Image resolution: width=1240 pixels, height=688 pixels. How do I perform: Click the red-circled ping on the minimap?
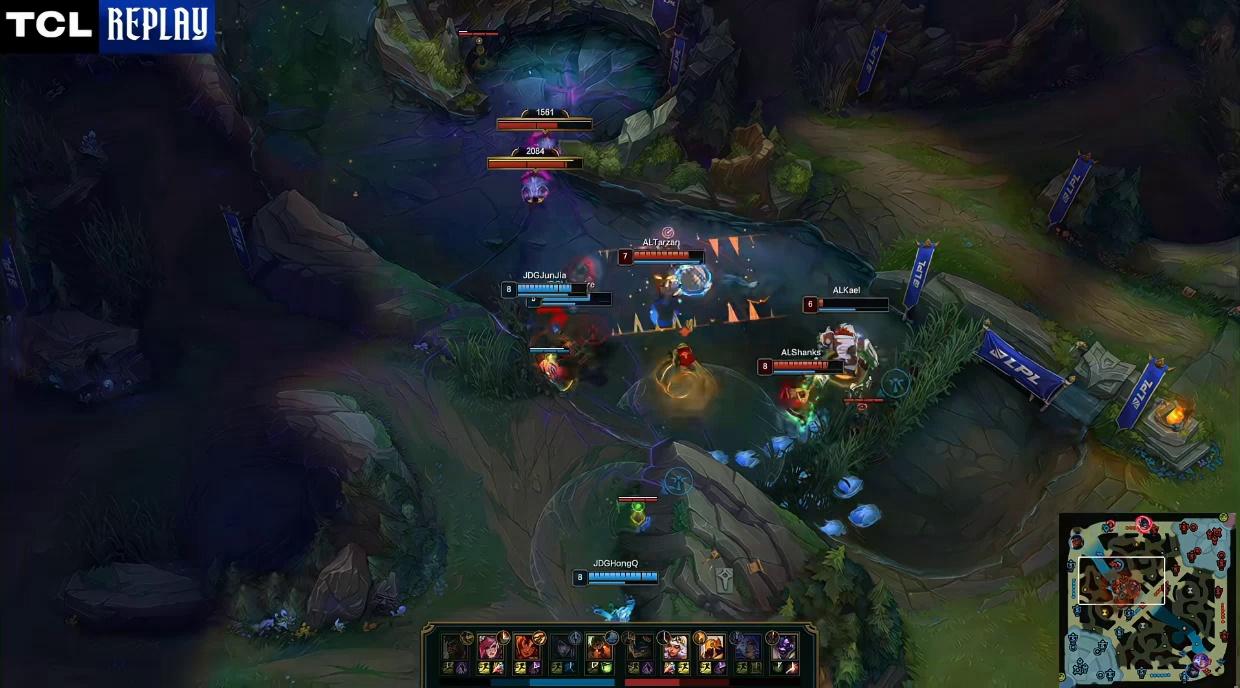[1144, 523]
